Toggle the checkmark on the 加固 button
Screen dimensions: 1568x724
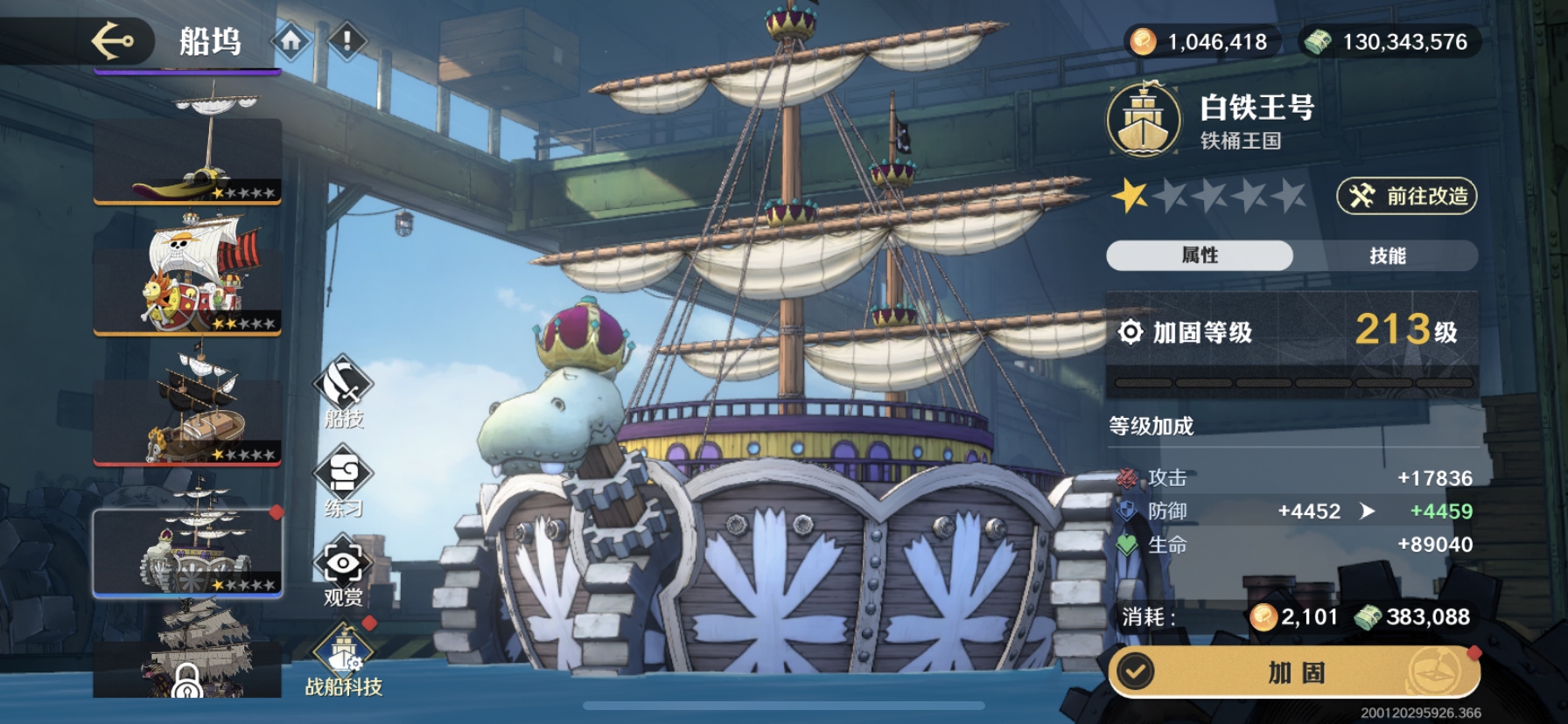[x=1137, y=672]
